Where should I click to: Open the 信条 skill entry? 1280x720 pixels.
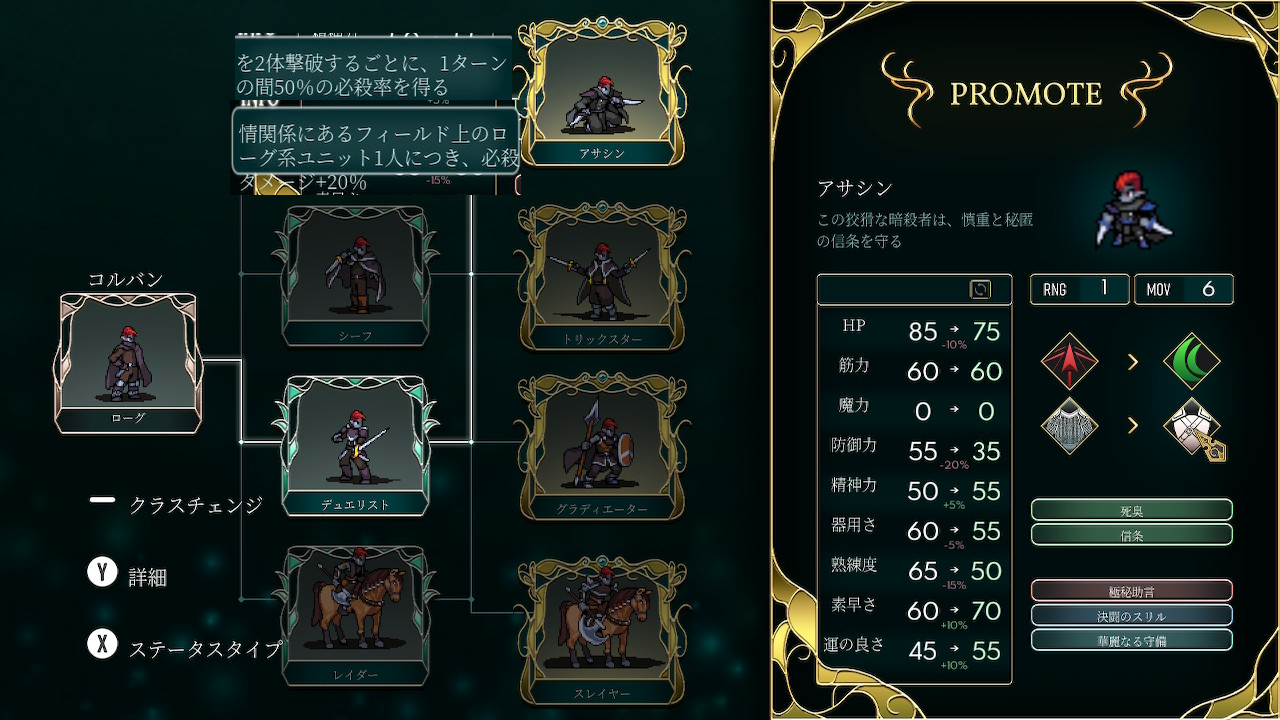[1131, 534]
